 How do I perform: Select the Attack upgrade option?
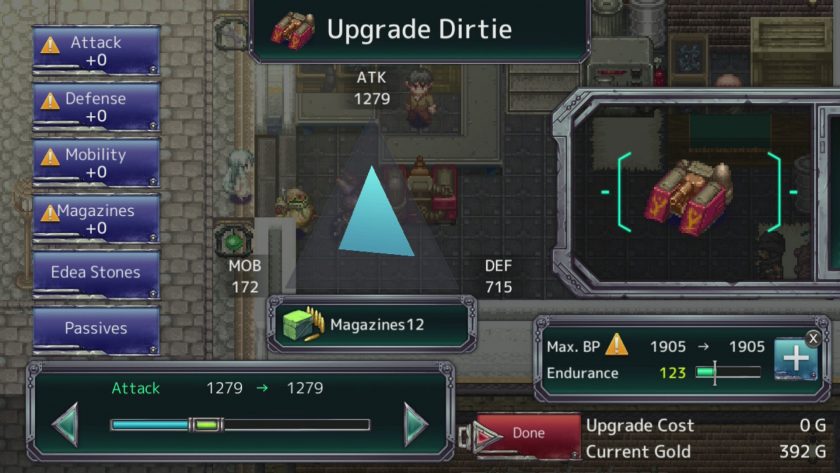(96, 51)
